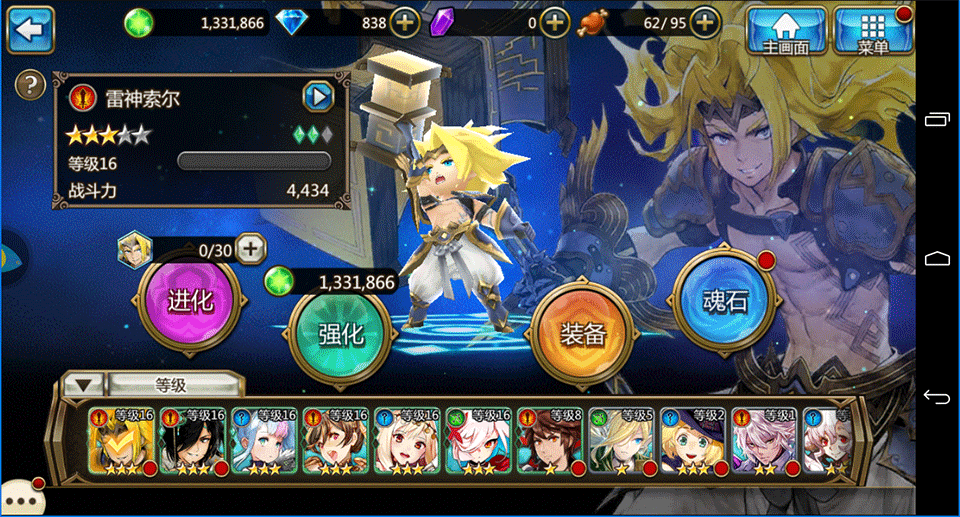Screen dimensions: 960x517
Task: Go back with the arrow button
Action: coord(30,29)
